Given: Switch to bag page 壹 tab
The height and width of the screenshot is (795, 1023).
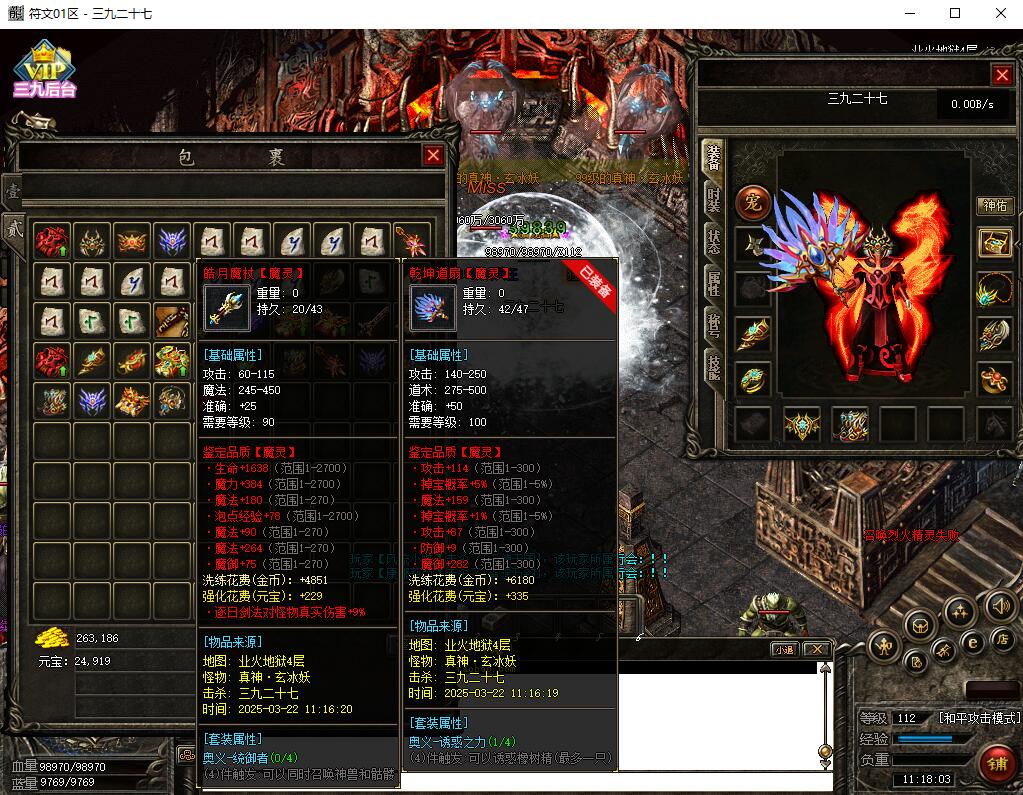Looking at the screenshot, I should tap(11, 190).
